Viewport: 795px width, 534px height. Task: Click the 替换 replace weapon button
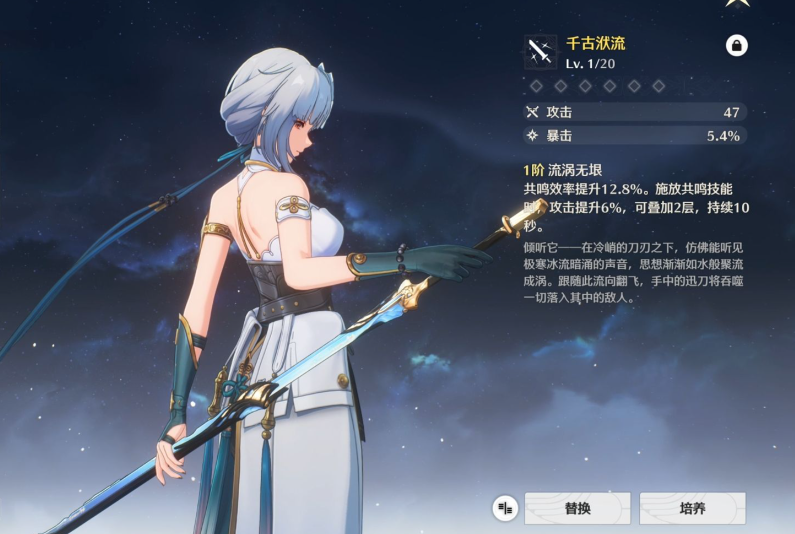click(577, 508)
